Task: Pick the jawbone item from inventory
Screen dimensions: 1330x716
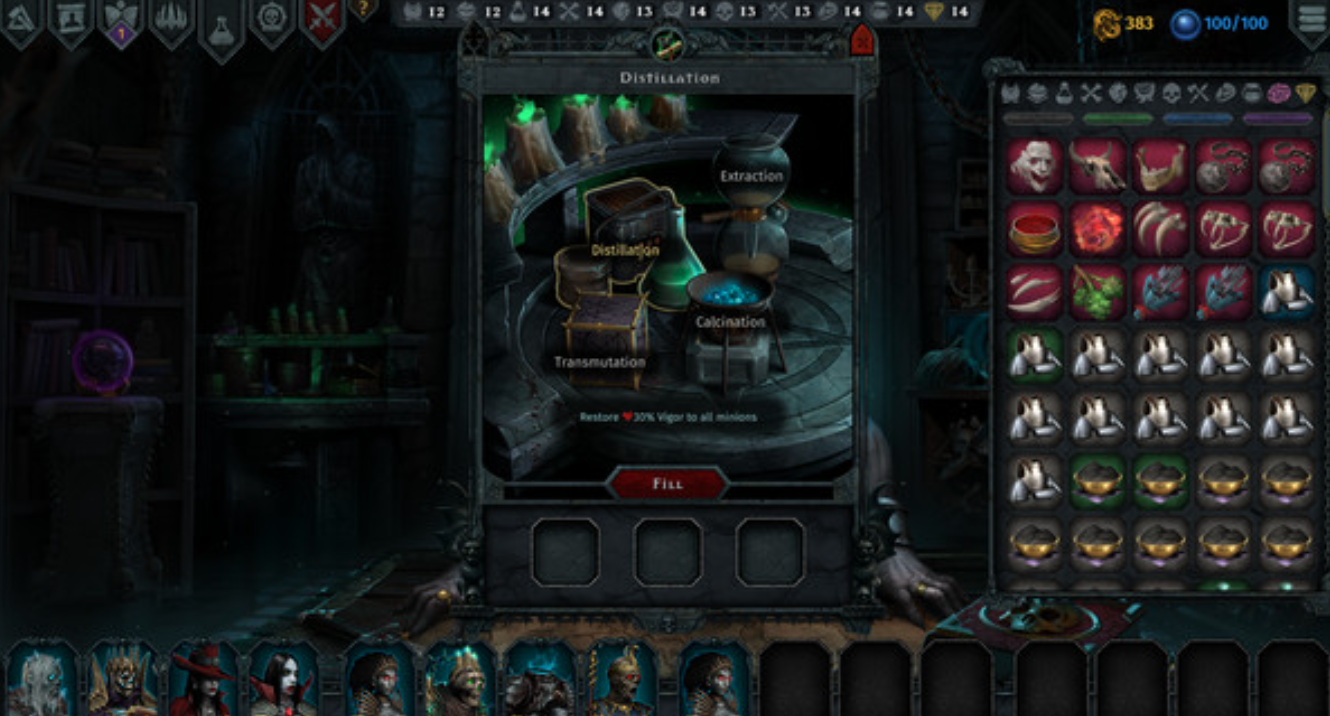Action: pyautogui.click(x=1160, y=166)
